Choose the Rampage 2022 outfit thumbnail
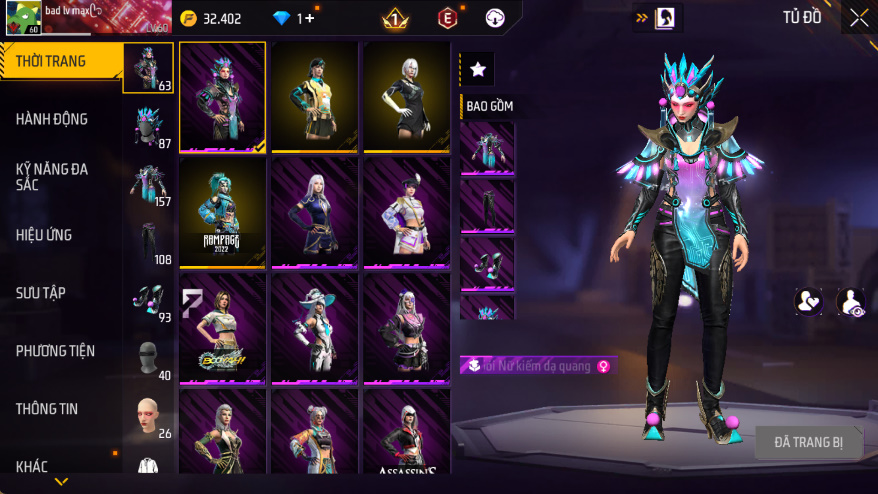 222,213
